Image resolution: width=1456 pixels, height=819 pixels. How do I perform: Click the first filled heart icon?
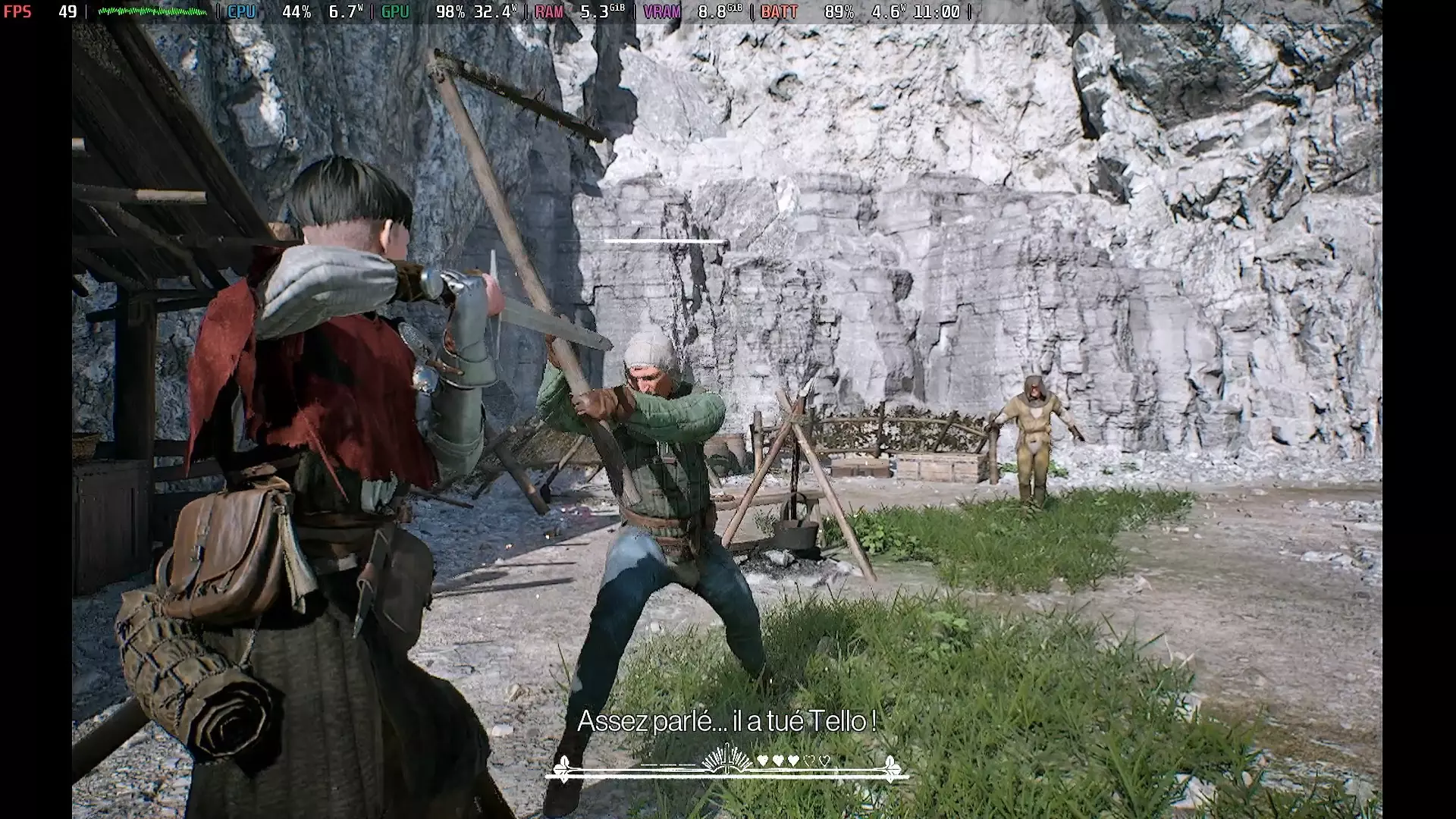[x=762, y=760]
